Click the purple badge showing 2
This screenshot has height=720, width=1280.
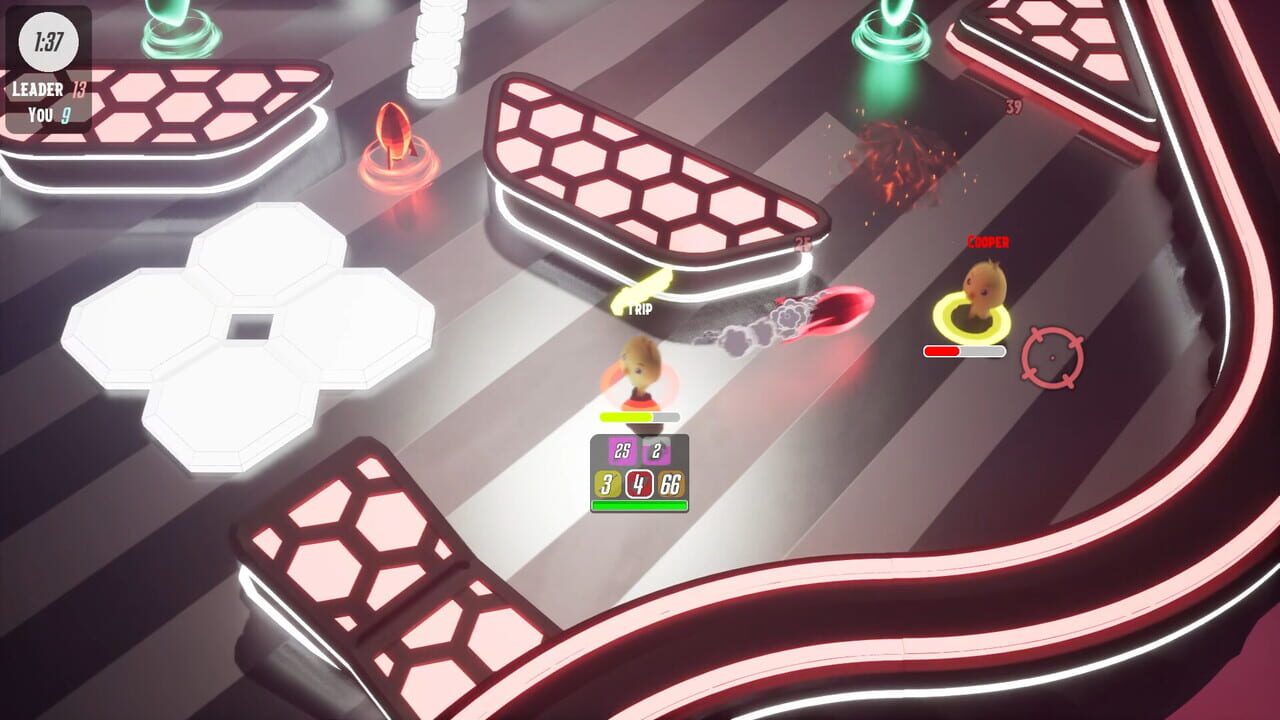pos(654,450)
